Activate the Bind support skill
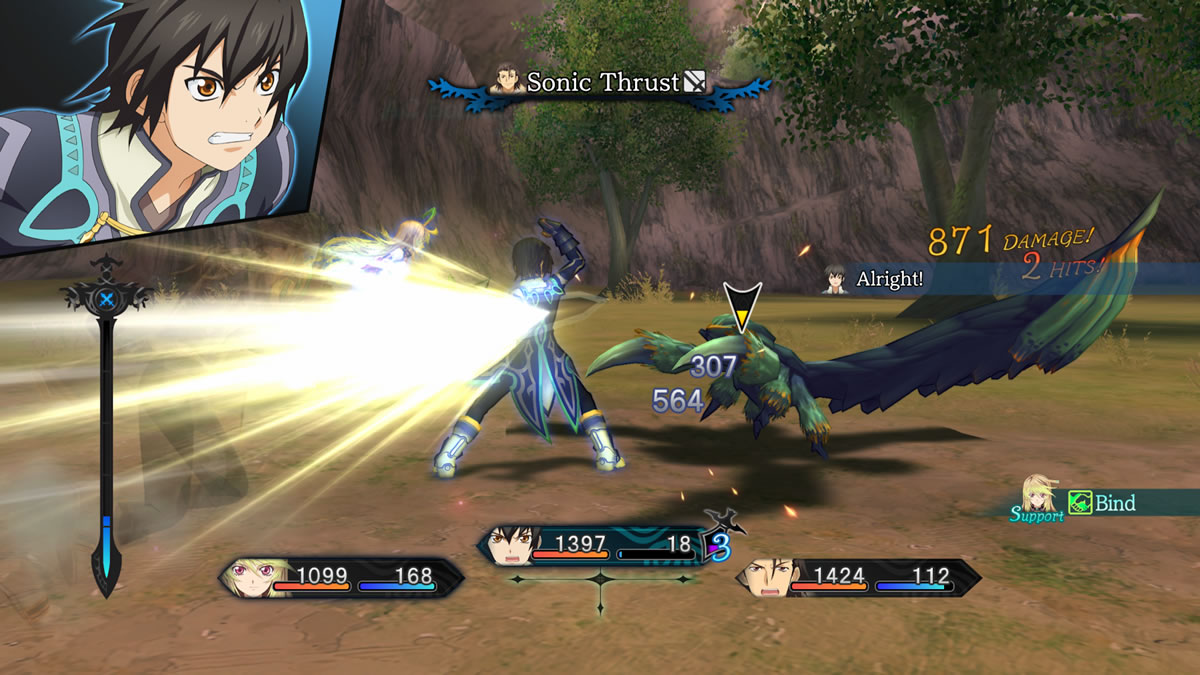This screenshot has height=675, width=1200. [x=1104, y=503]
